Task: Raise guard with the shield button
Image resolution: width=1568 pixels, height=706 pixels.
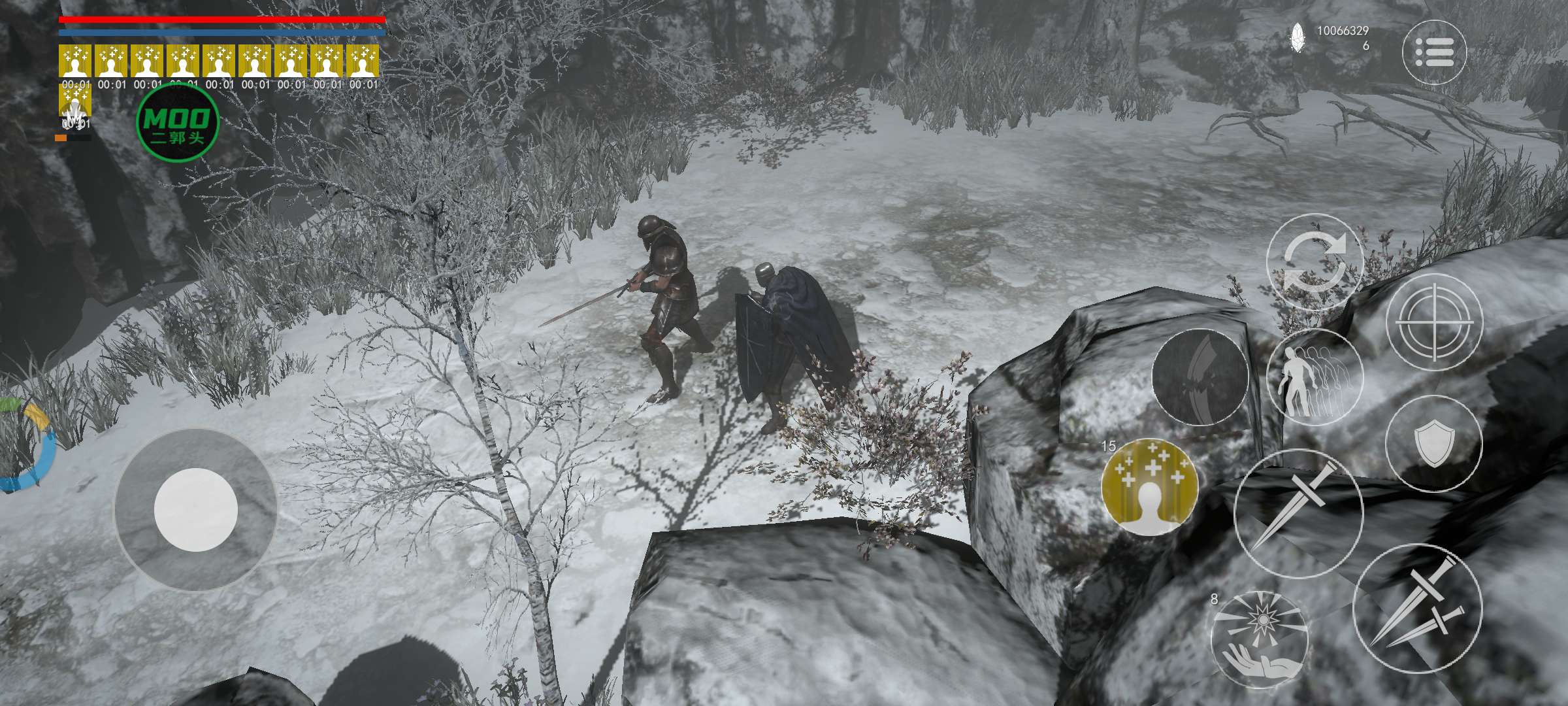Action: [x=1433, y=443]
